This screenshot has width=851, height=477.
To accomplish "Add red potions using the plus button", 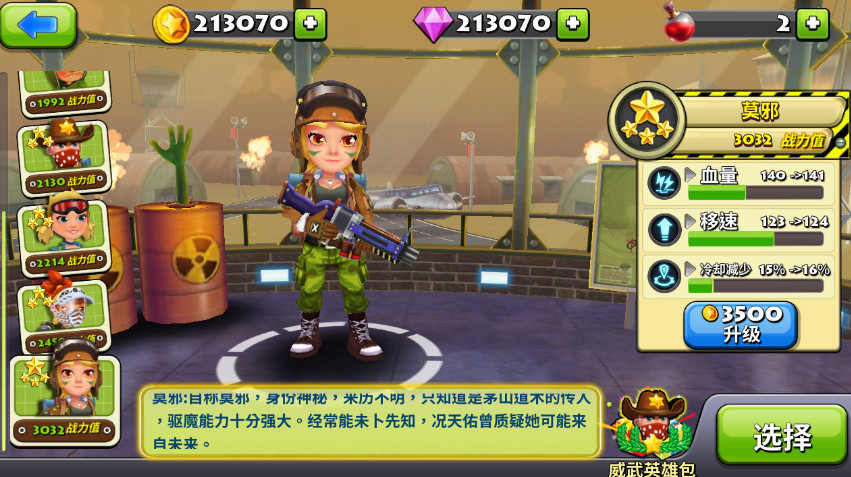I will (x=812, y=24).
